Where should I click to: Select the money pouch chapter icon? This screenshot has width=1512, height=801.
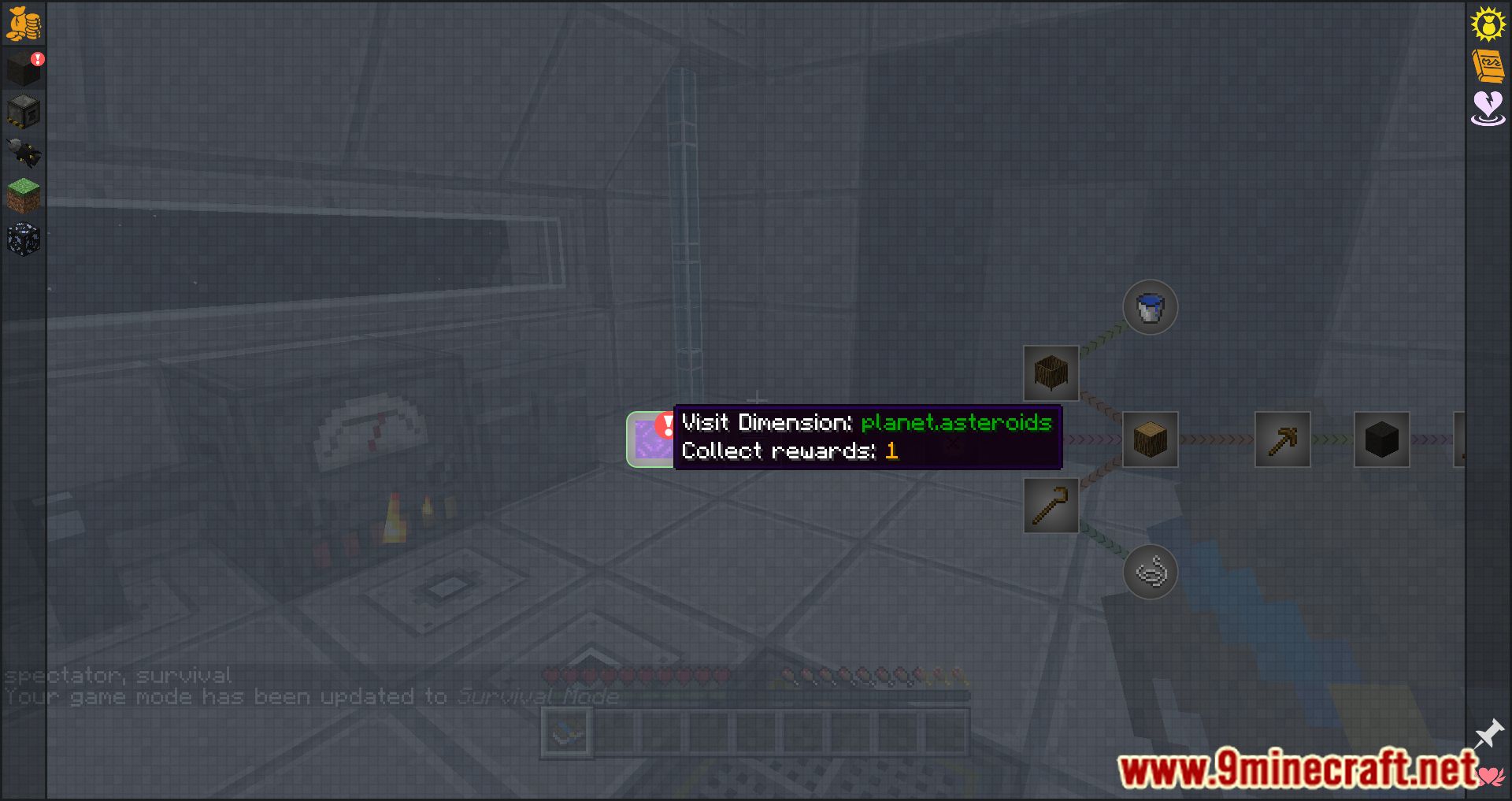[x=24, y=24]
